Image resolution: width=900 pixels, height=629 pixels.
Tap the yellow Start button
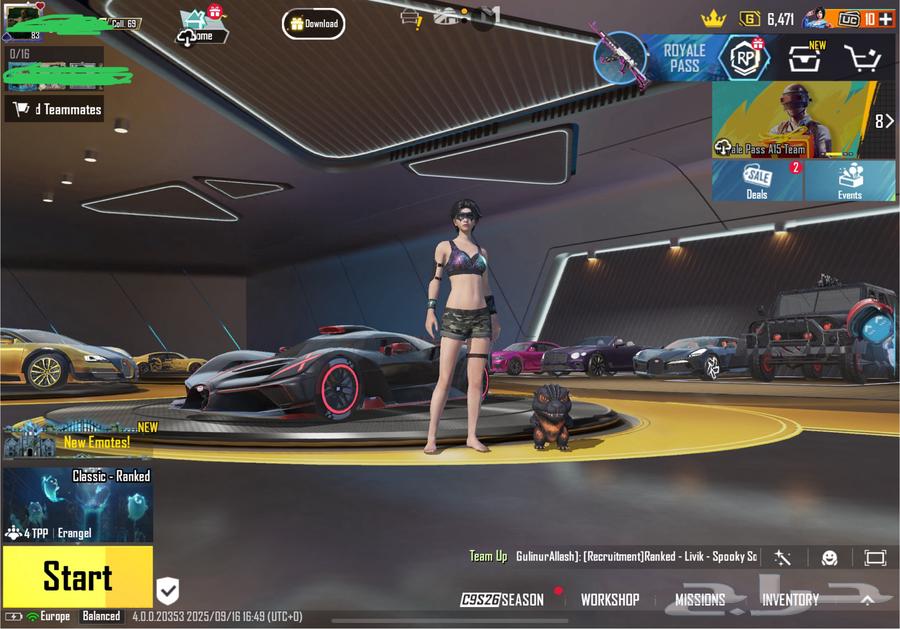click(77, 576)
